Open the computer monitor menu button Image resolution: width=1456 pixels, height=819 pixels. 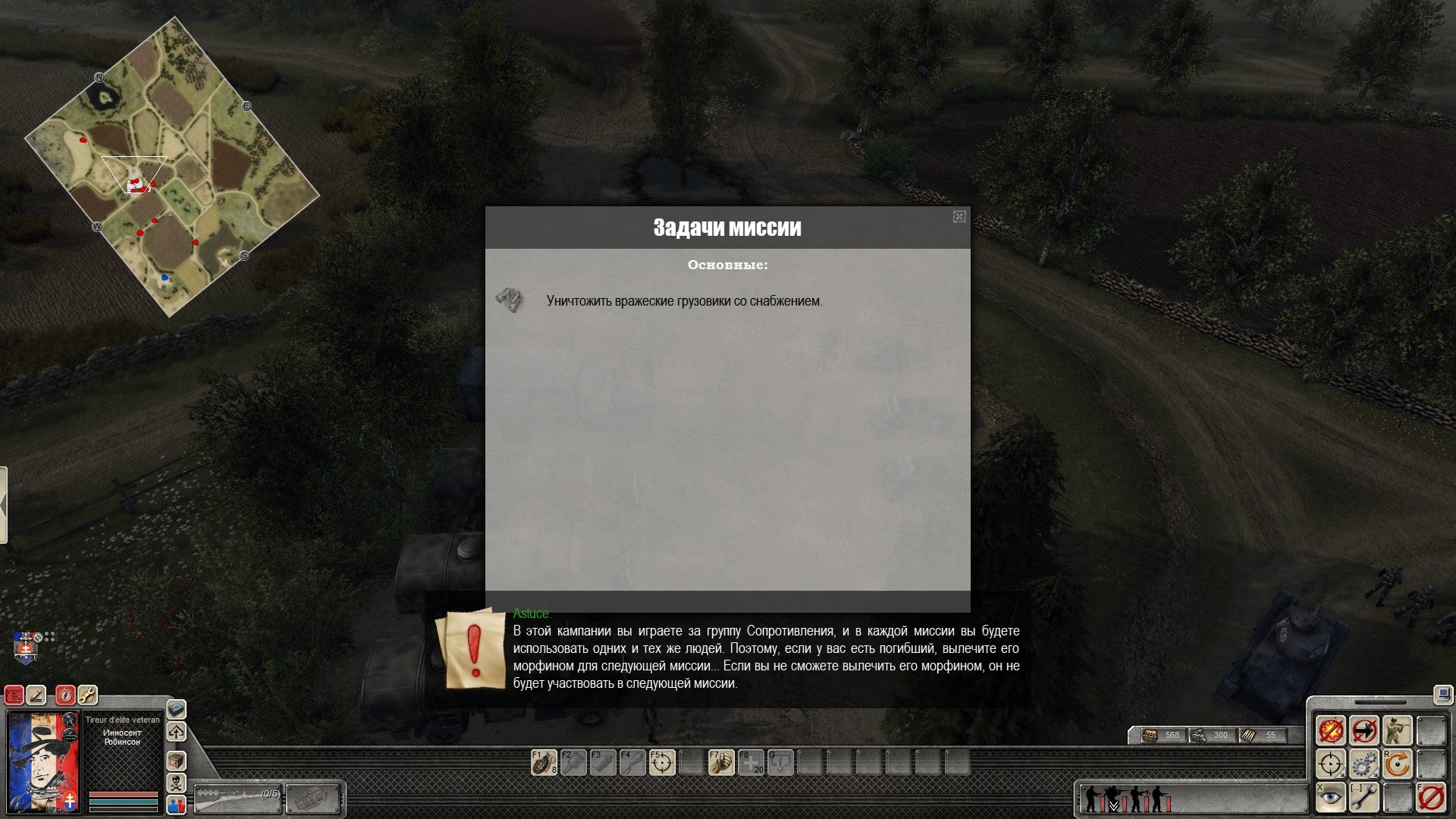coord(1442,694)
